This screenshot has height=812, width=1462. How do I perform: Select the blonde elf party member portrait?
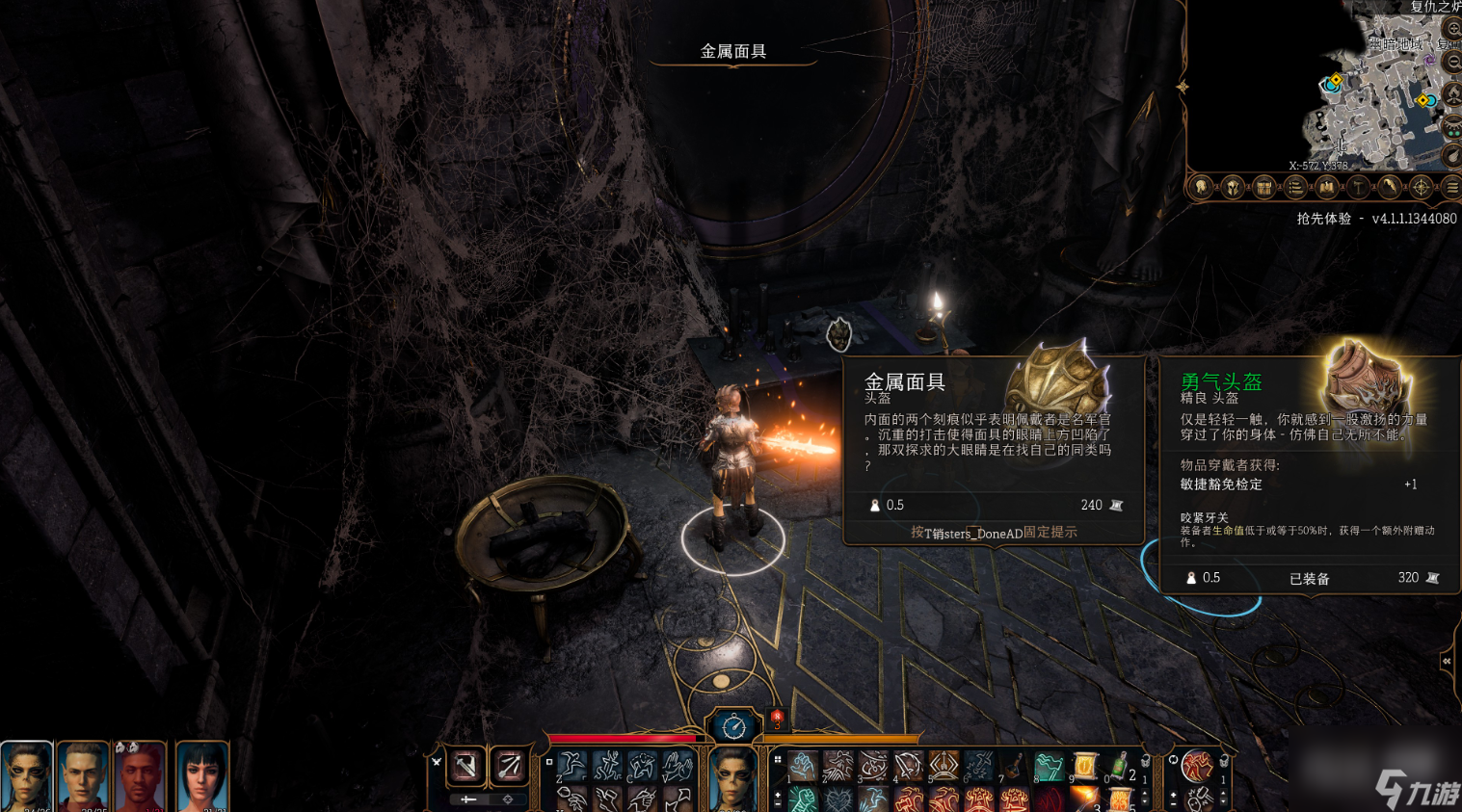pyautogui.click(x=82, y=776)
